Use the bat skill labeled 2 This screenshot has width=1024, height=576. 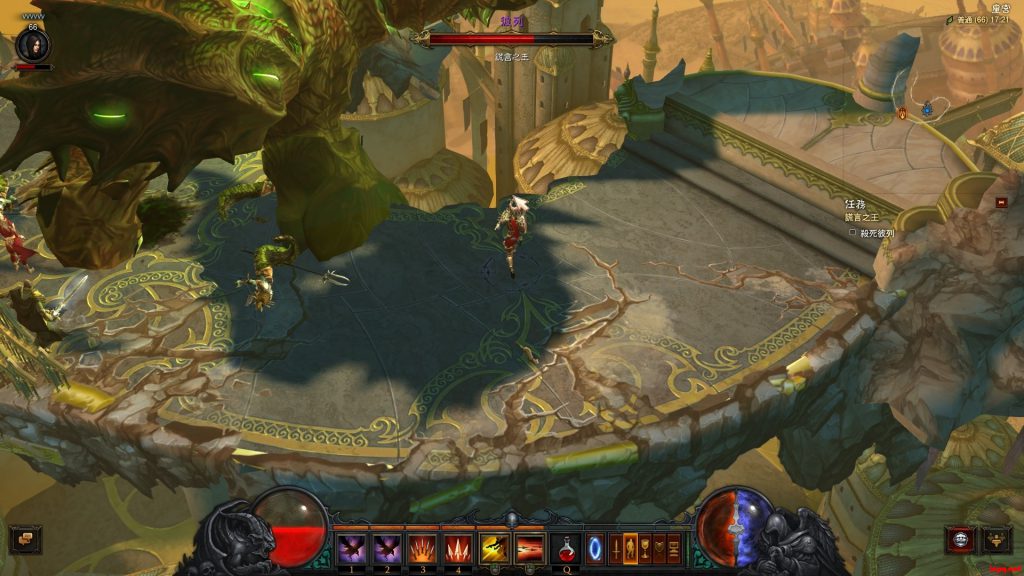click(386, 548)
